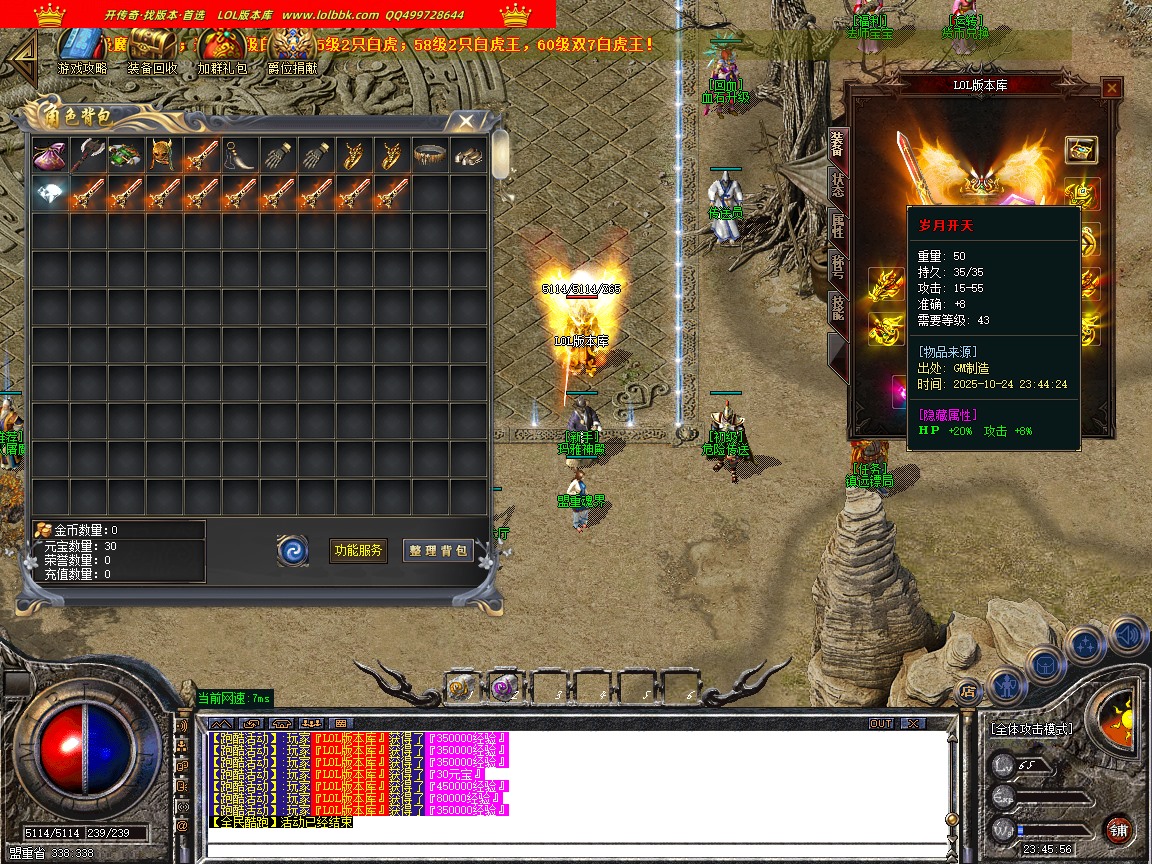Select the battle axe in the backpack
Screen dimensions: 1152x864
pyautogui.click(x=87, y=155)
